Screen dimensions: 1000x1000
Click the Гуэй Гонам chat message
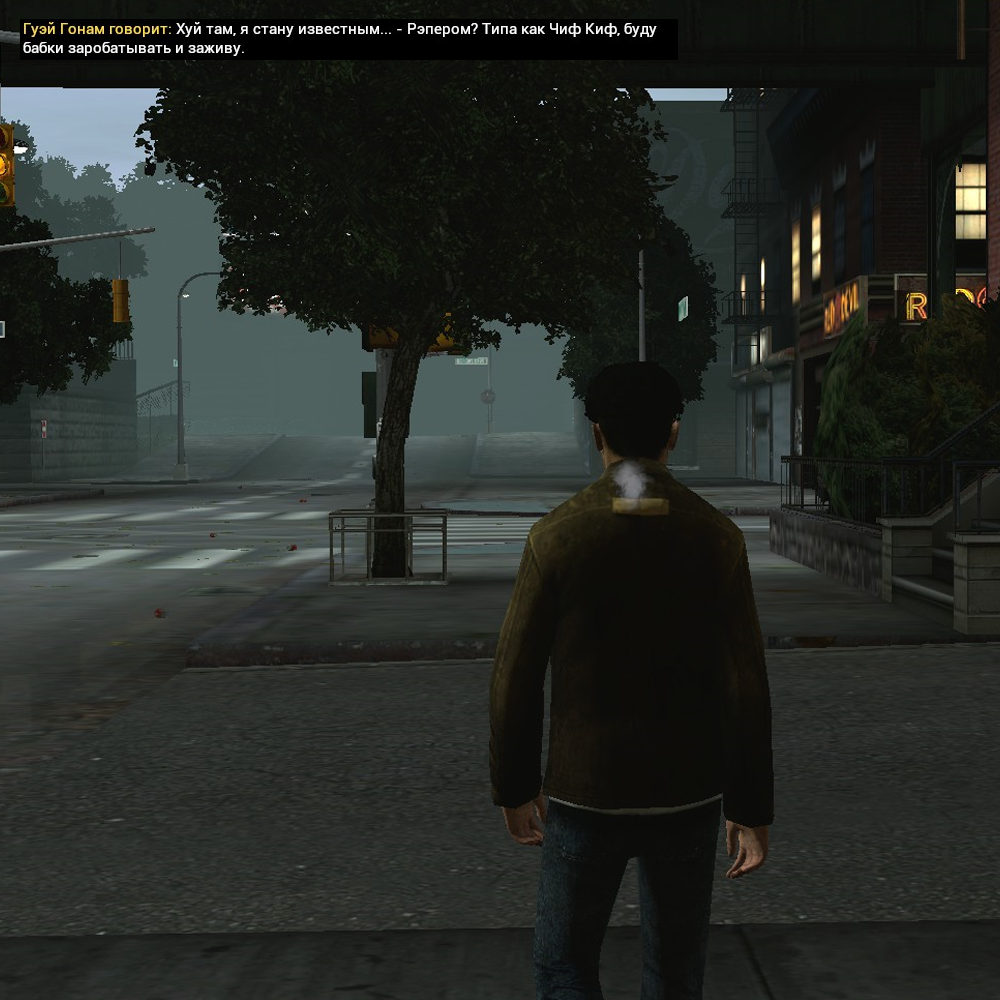click(x=340, y=39)
